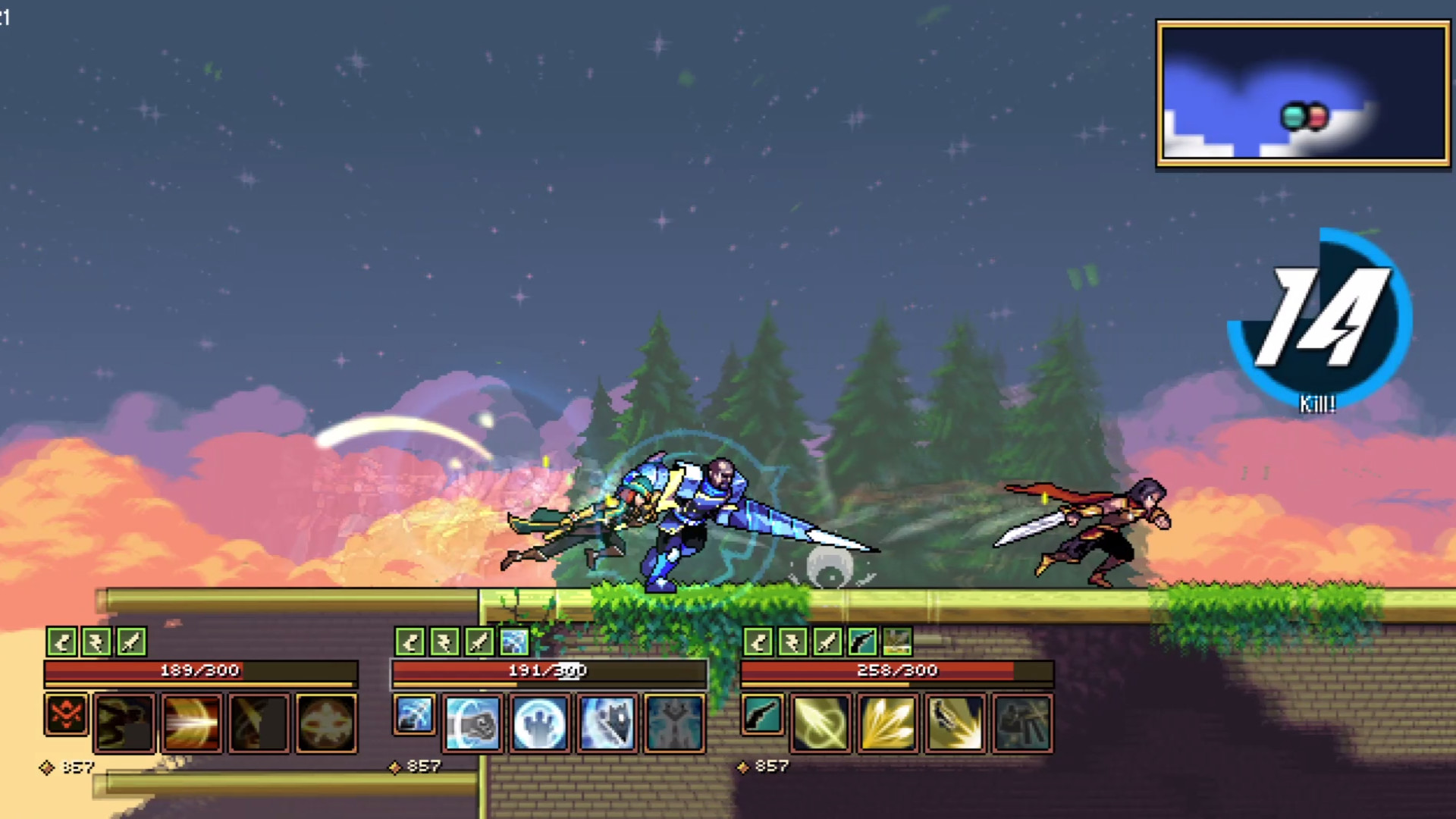Screen dimensions: 1456x819
Task: Select the boot movement item icon
Action: [64, 642]
